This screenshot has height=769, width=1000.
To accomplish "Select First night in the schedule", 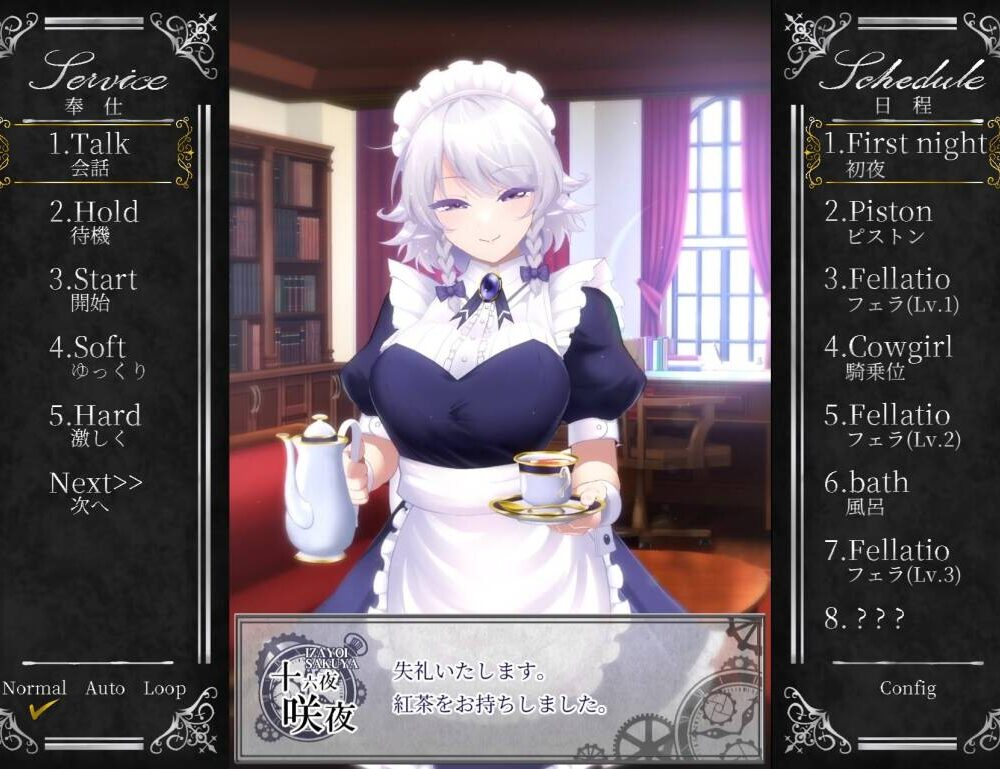I will click(x=904, y=152).
